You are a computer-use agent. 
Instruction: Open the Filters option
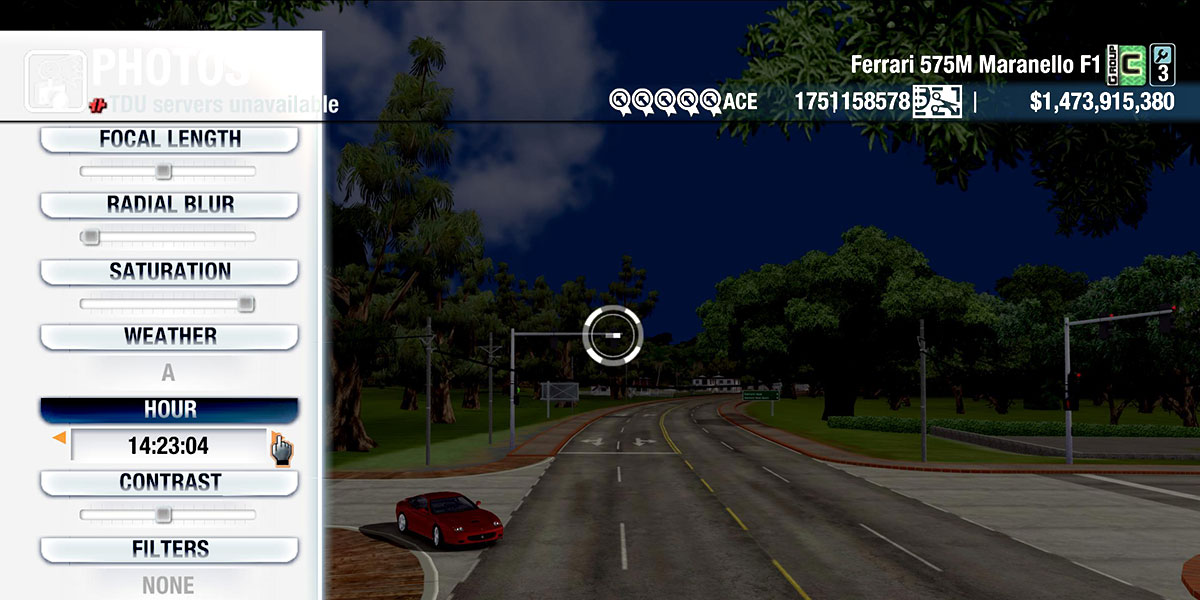[169, 549]
